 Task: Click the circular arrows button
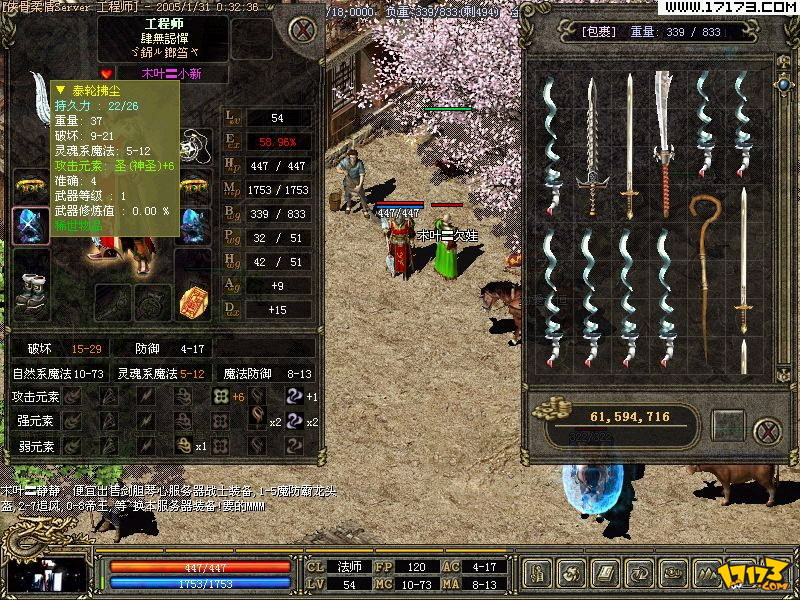[638, 574]
